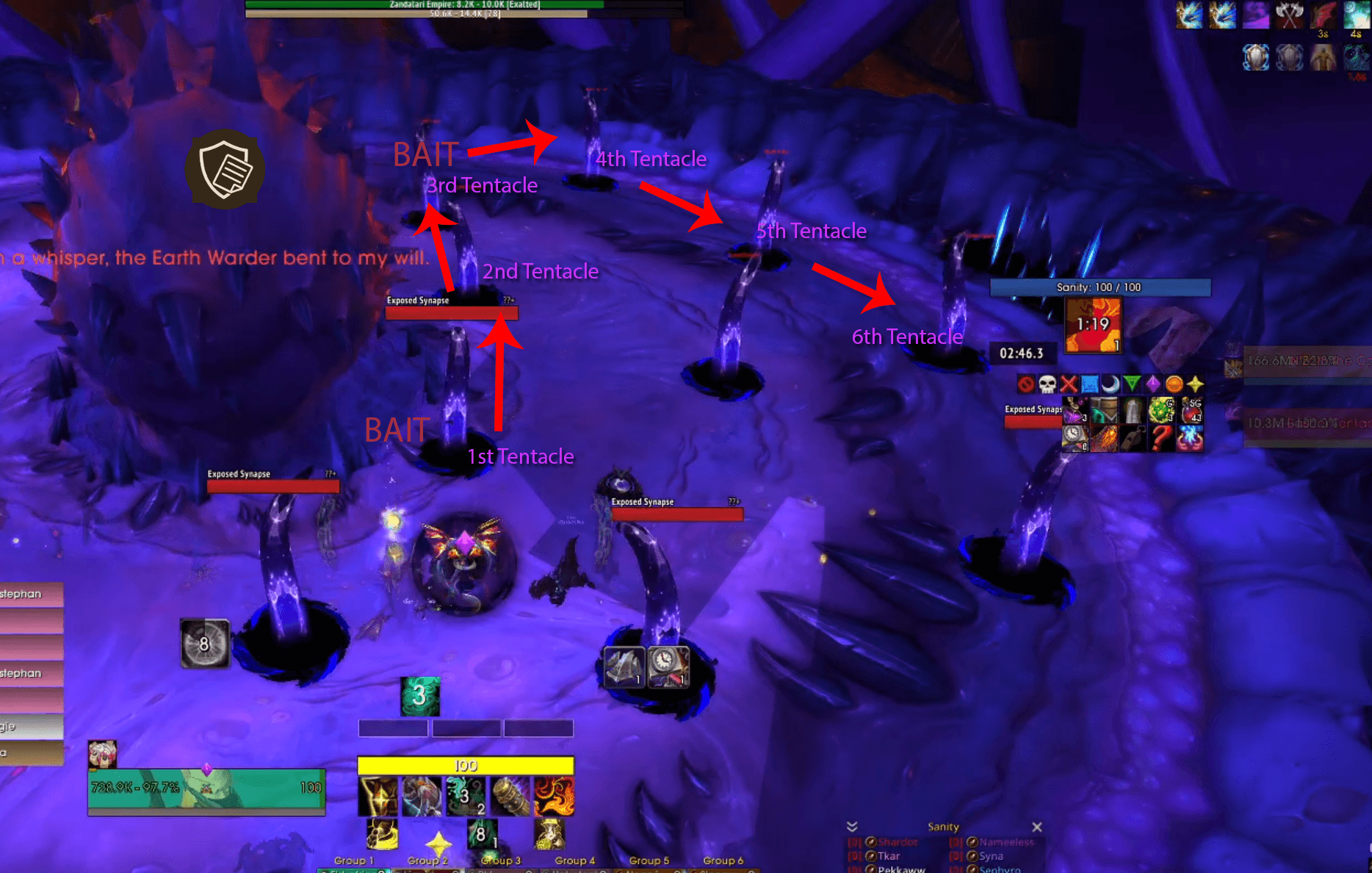The width and height of the screenshot is (1372, 873).
Task: Choose the red X raid marker
Action: 1069,384
